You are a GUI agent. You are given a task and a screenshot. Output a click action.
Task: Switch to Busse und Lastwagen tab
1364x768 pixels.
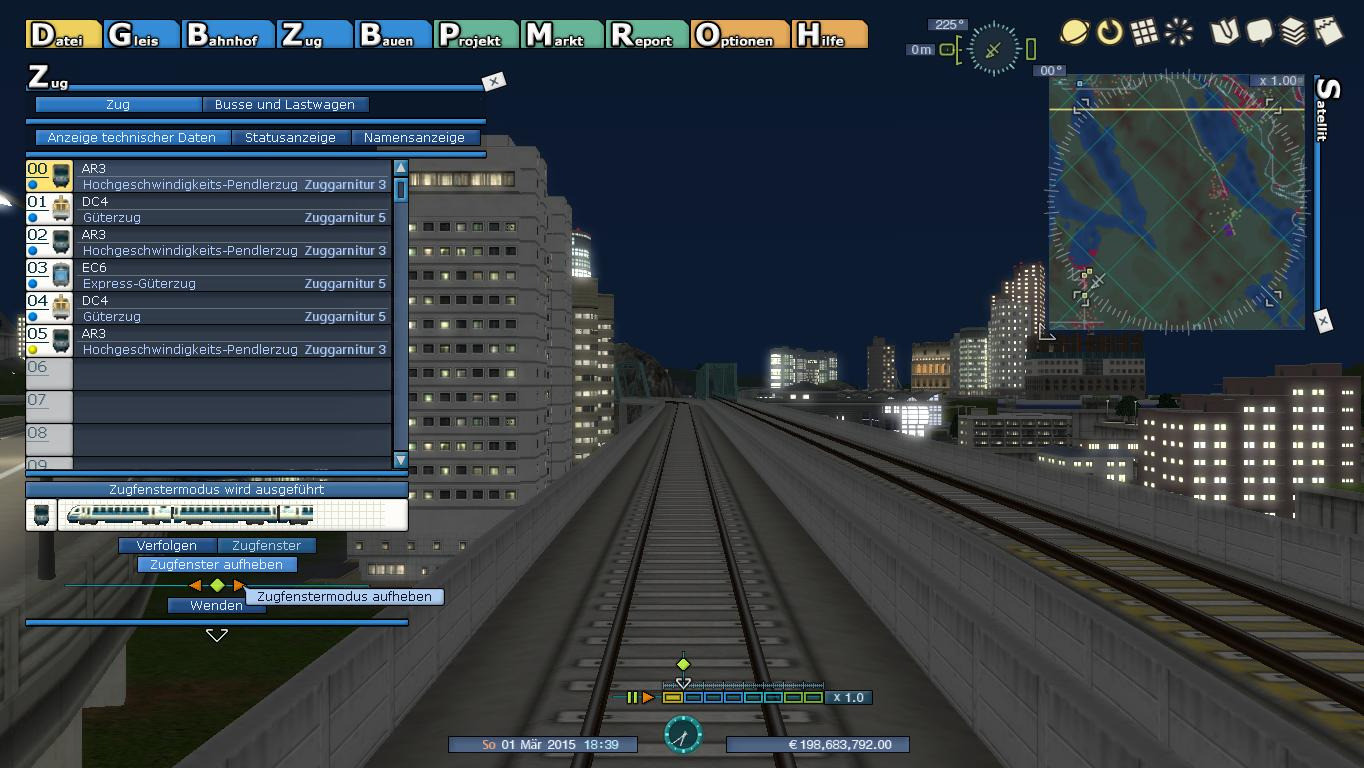[285, 104]
